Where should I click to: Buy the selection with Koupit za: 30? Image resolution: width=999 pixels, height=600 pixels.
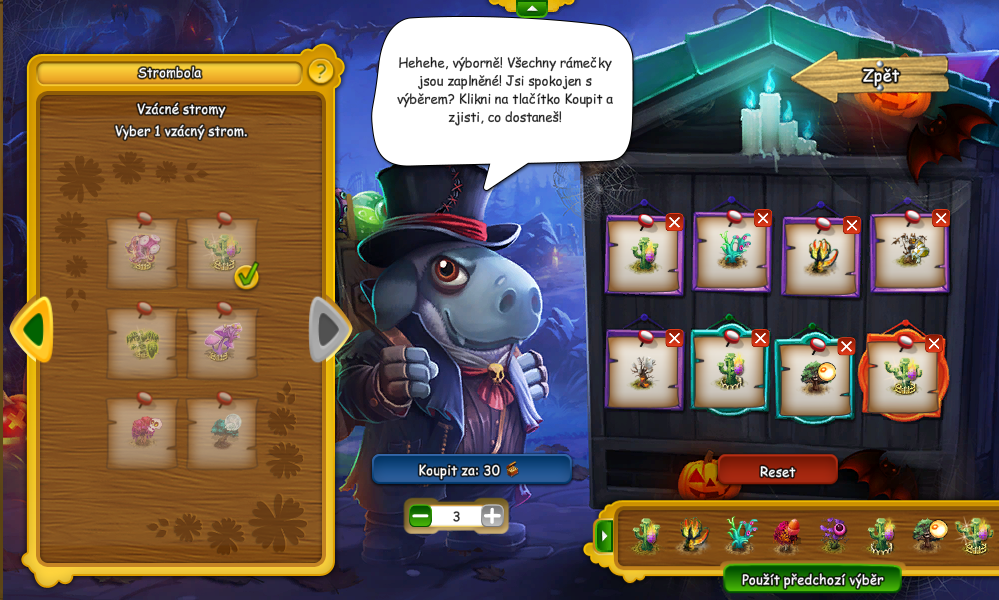pos(471,469)
